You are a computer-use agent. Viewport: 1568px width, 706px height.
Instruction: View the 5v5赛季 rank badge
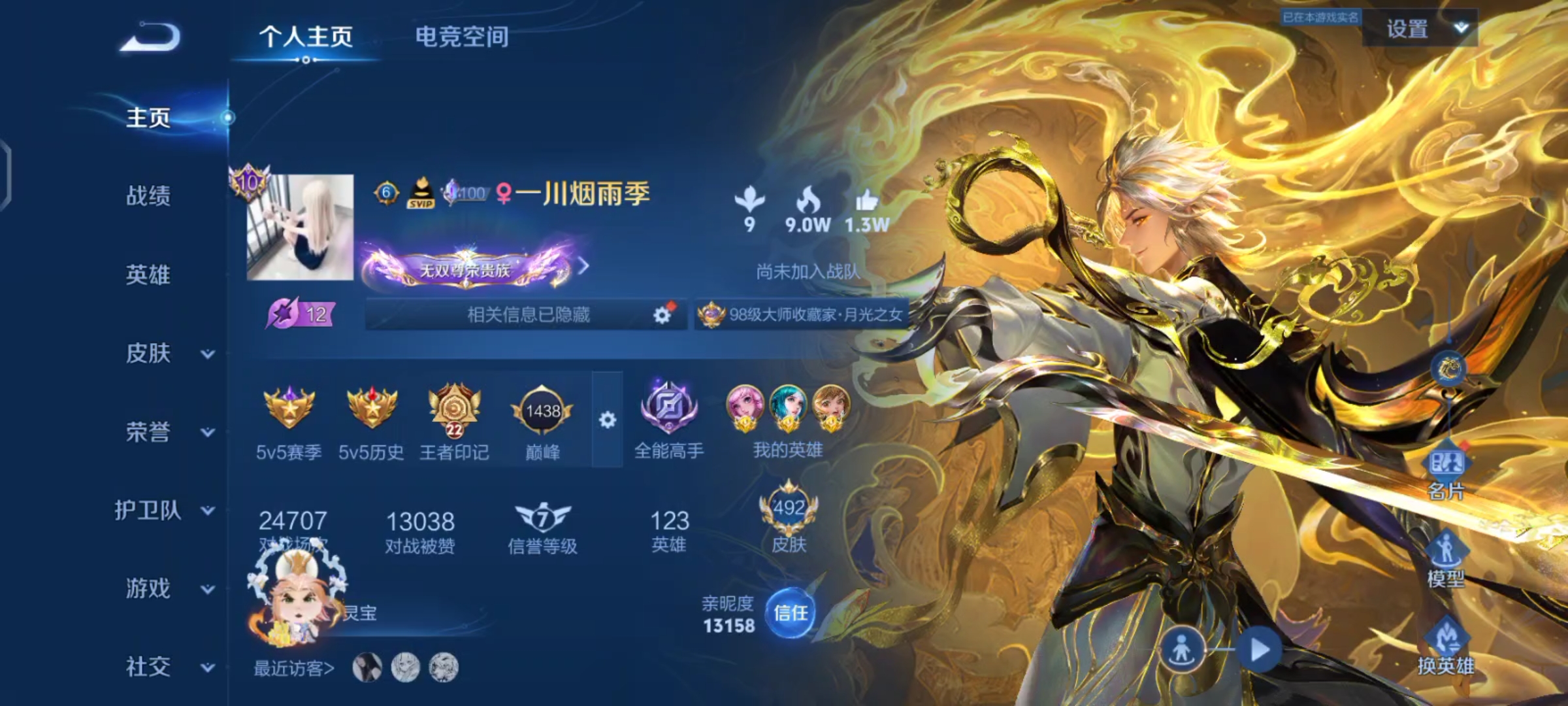coord(289,409)
